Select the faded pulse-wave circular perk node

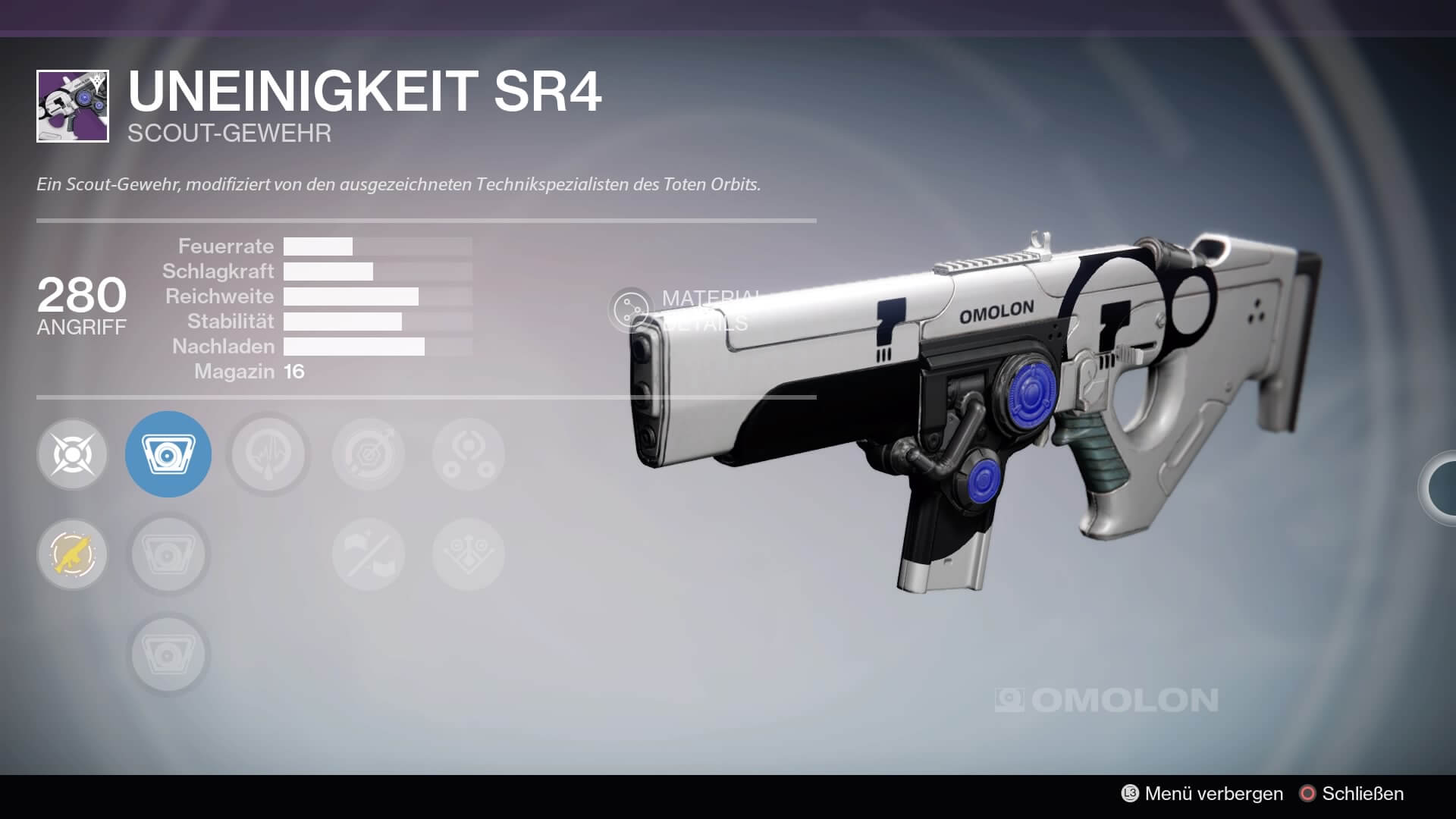coord(268,454)
